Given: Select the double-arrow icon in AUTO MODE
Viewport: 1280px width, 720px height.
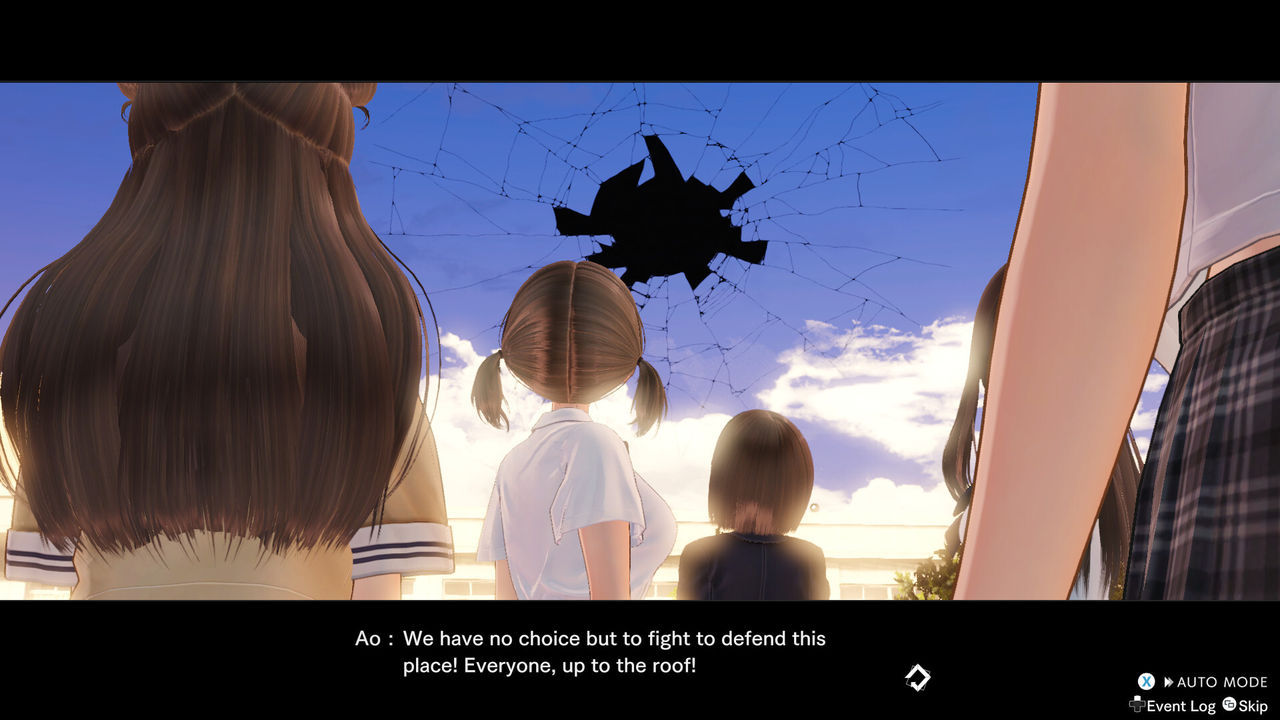Looking at the screenshot, I should (1168, 681).
